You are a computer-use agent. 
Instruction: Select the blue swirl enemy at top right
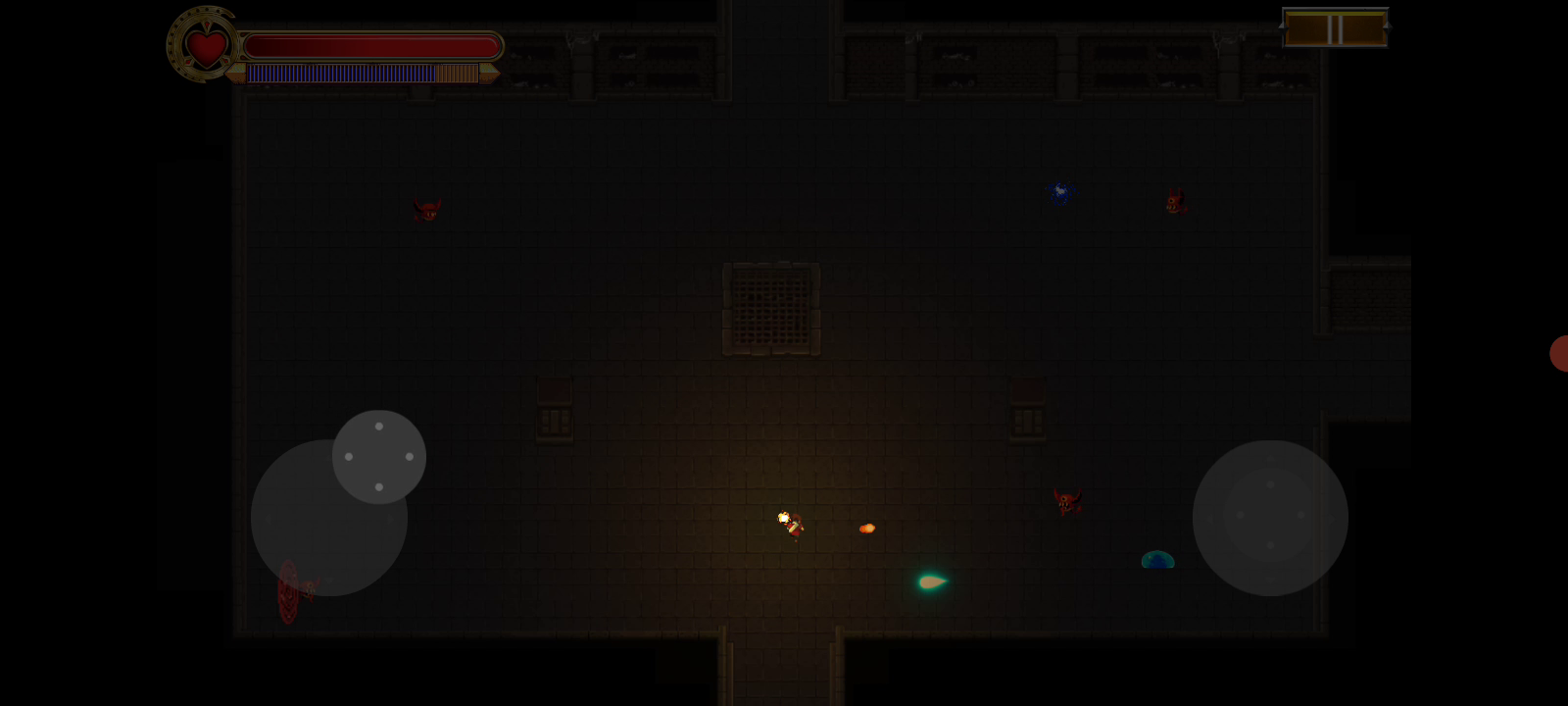[1060, 192]
